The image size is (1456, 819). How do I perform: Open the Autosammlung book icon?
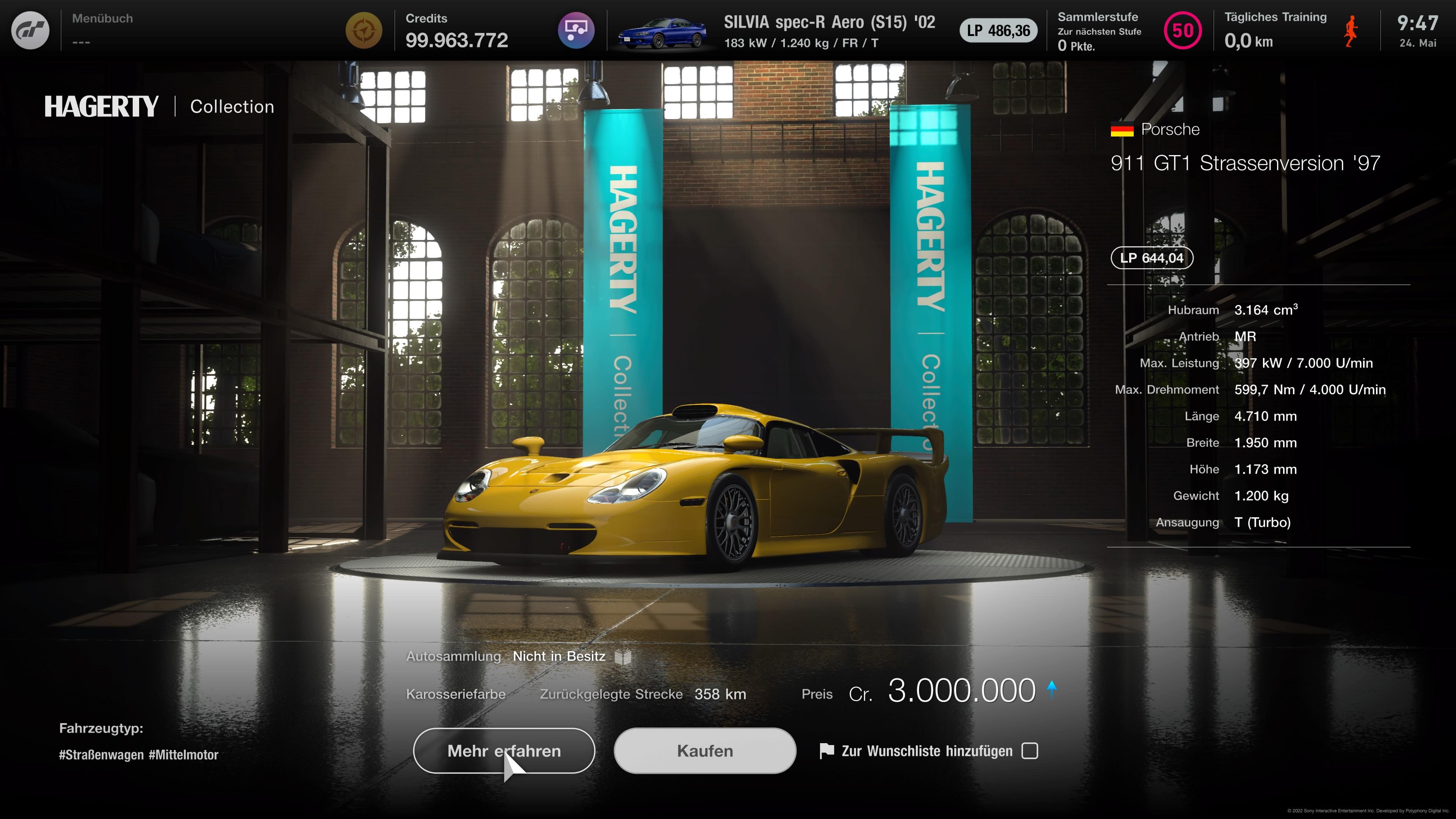click(623, 657)
